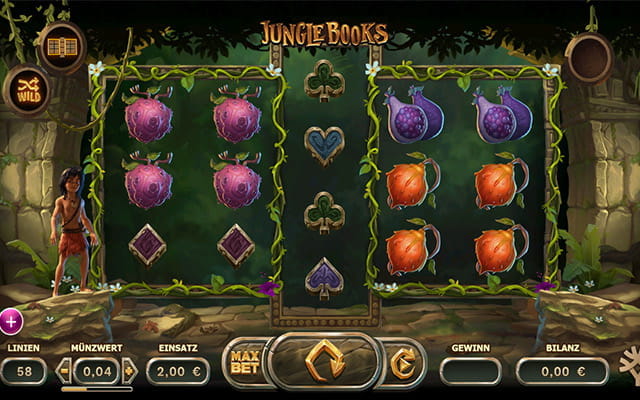Increase the Münzwert coin value
This screenshot has width=640, height=400.
pyautogui.click(x=129, y=371)
